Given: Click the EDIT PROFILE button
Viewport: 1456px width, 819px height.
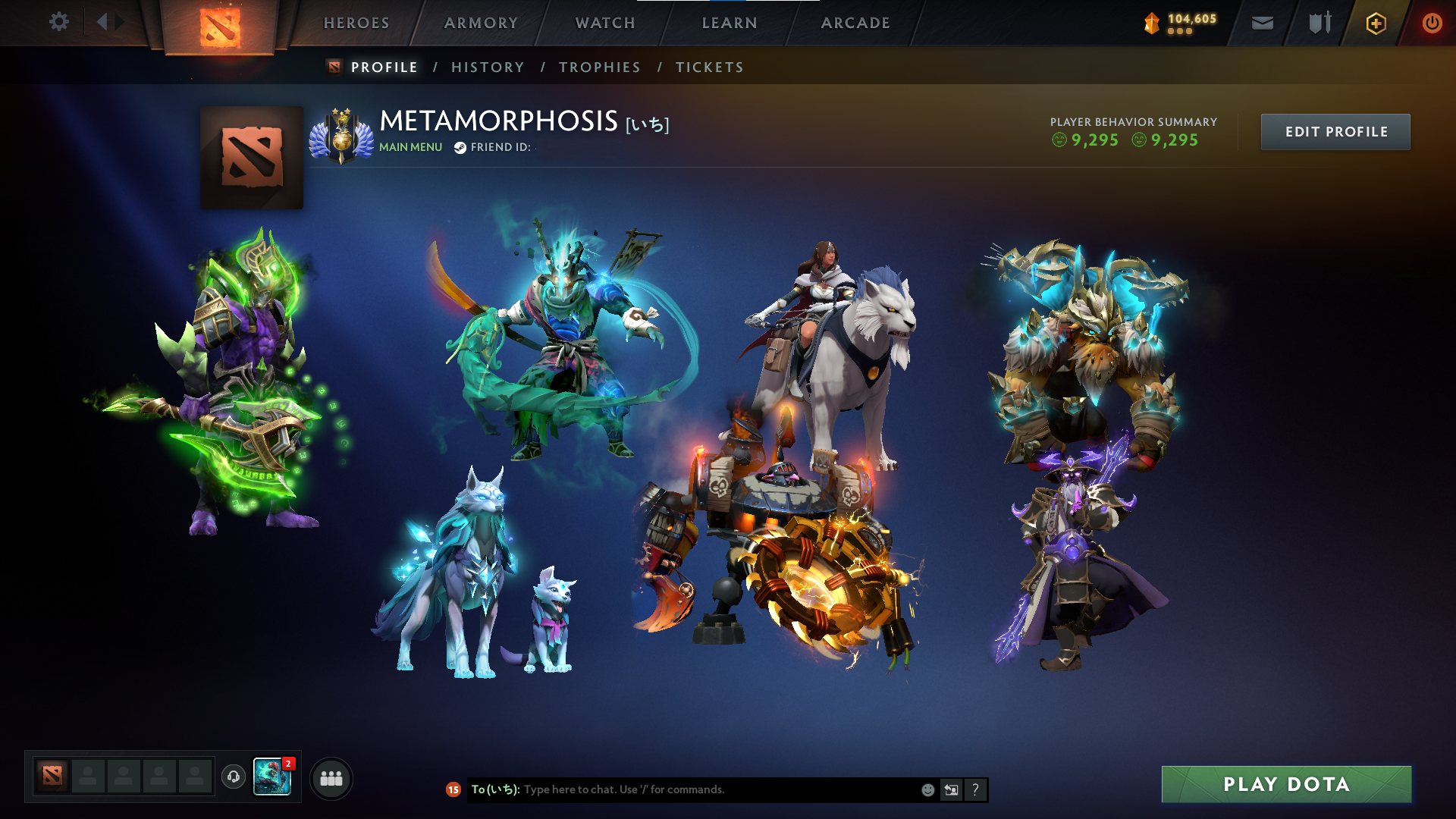Looking at the screenshot, I should point(1335,131).
